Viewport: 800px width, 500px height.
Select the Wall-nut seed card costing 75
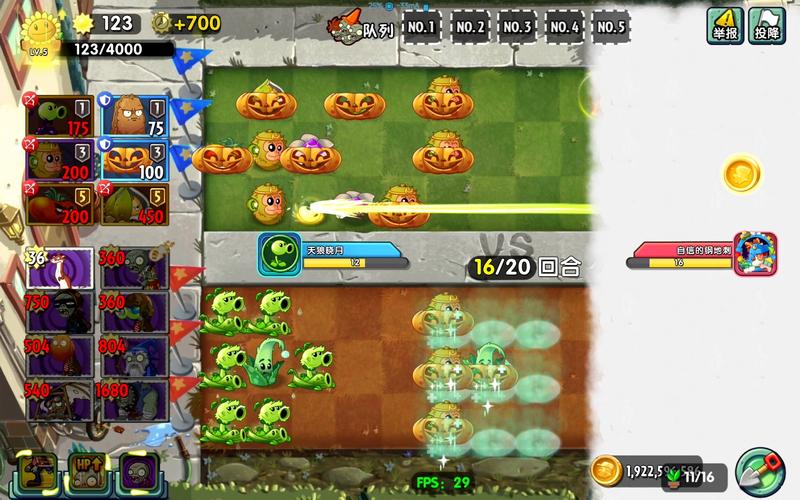click(x=134, y=116)
